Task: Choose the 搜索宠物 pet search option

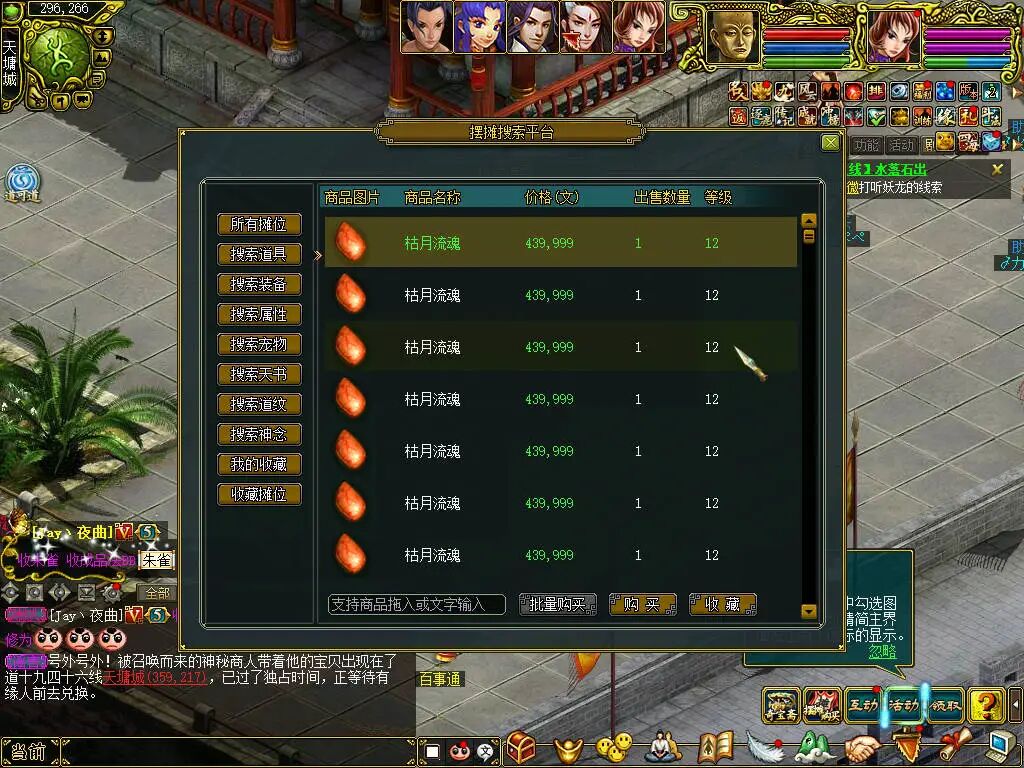Action: tap(259, 345)
